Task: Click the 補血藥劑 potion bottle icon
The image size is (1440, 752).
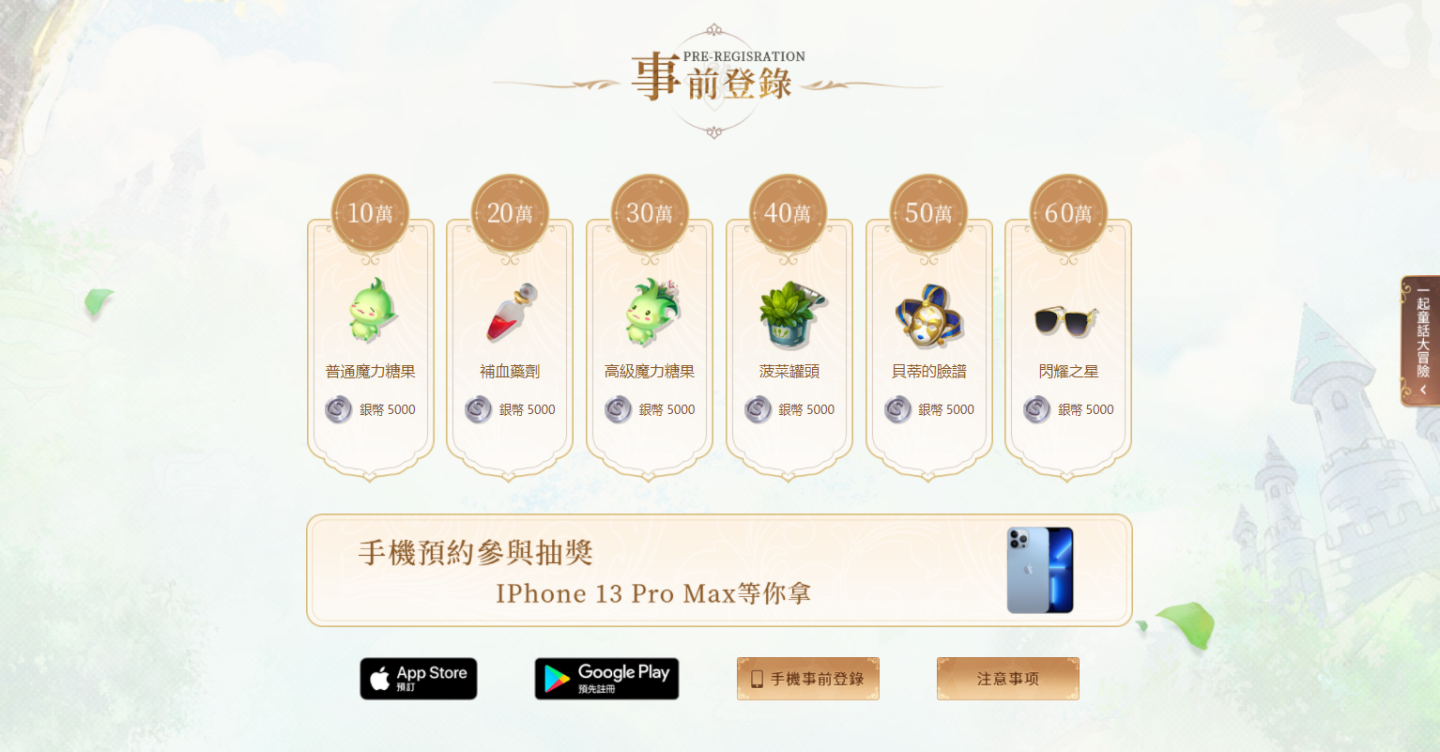Action: coord(508,310)
